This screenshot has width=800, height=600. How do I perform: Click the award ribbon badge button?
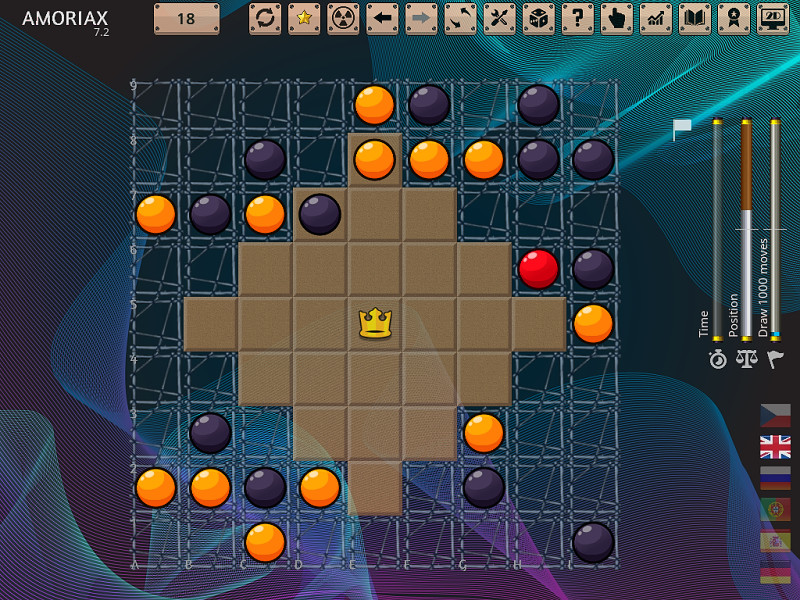pos(733,18)
